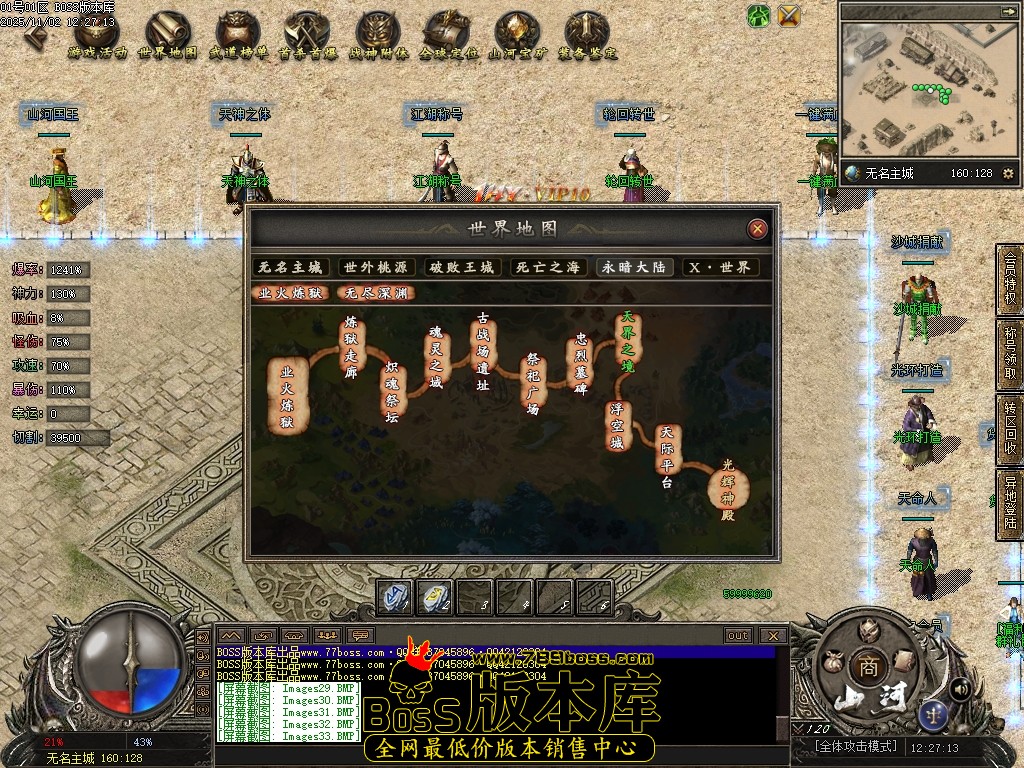The width and height of the screenshot is (1024, 768).
Task: Open the 游戏活动 events icon
Action: [97, 36]
